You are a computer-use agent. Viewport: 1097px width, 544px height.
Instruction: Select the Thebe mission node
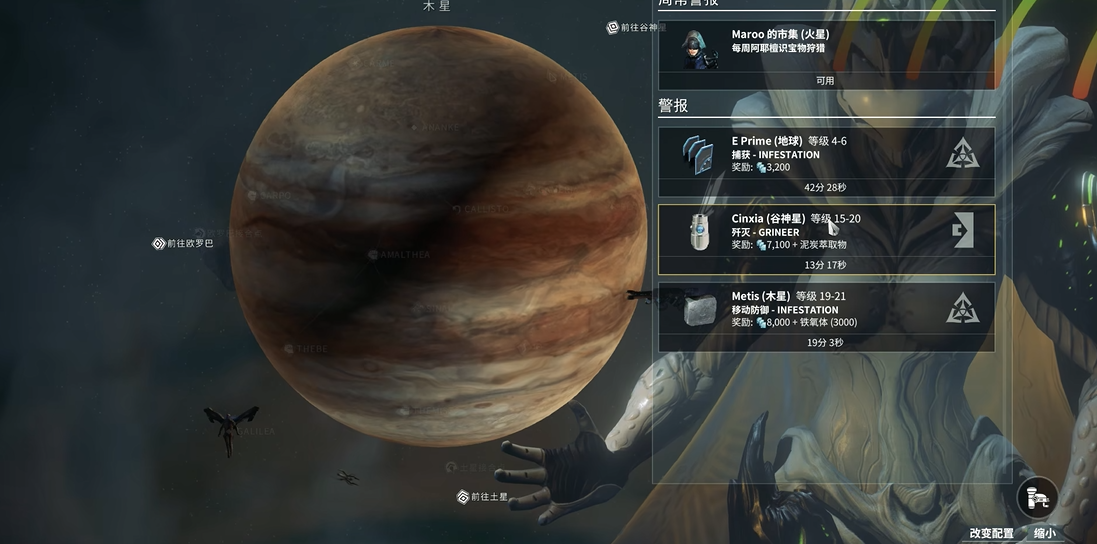coord(303,349)
